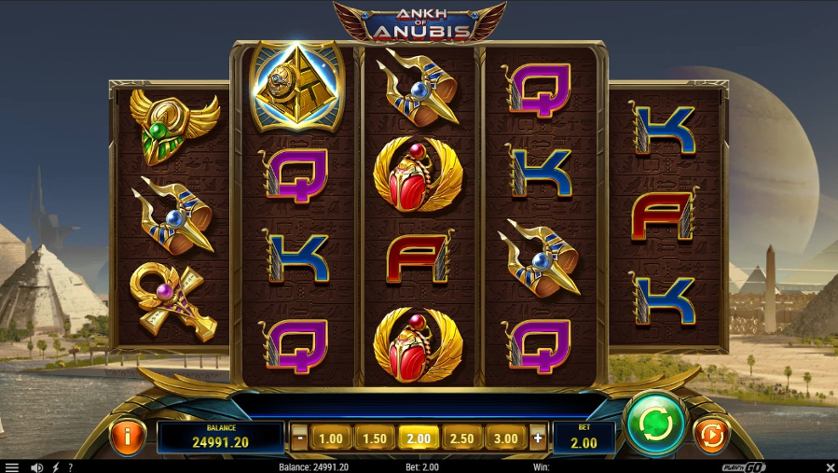Toggle fast play lightning bolt icon
This screenshot has width=838, height=473.
[55, 467]
